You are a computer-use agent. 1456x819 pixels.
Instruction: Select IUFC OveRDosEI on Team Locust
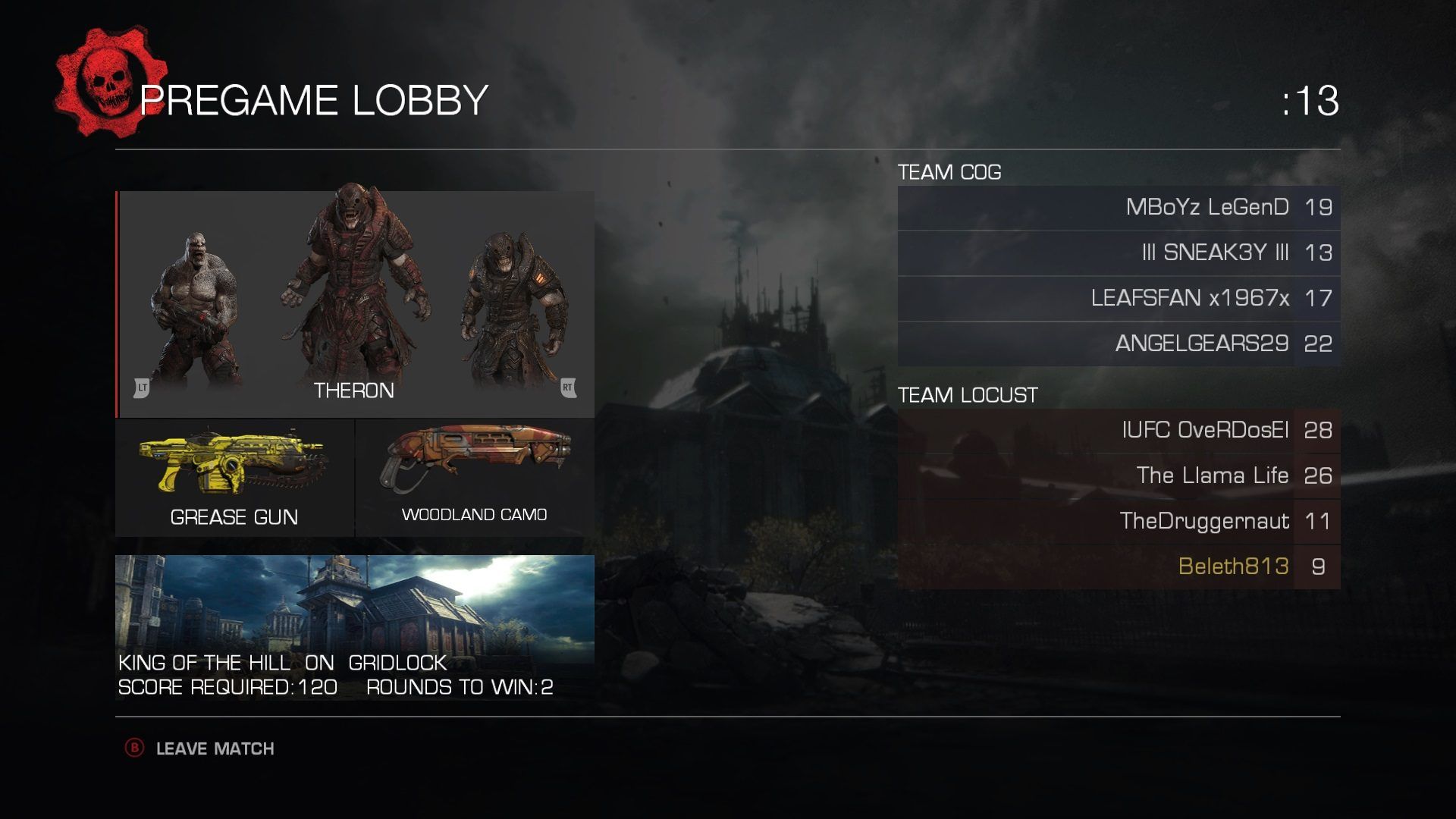click(1119, 431)
